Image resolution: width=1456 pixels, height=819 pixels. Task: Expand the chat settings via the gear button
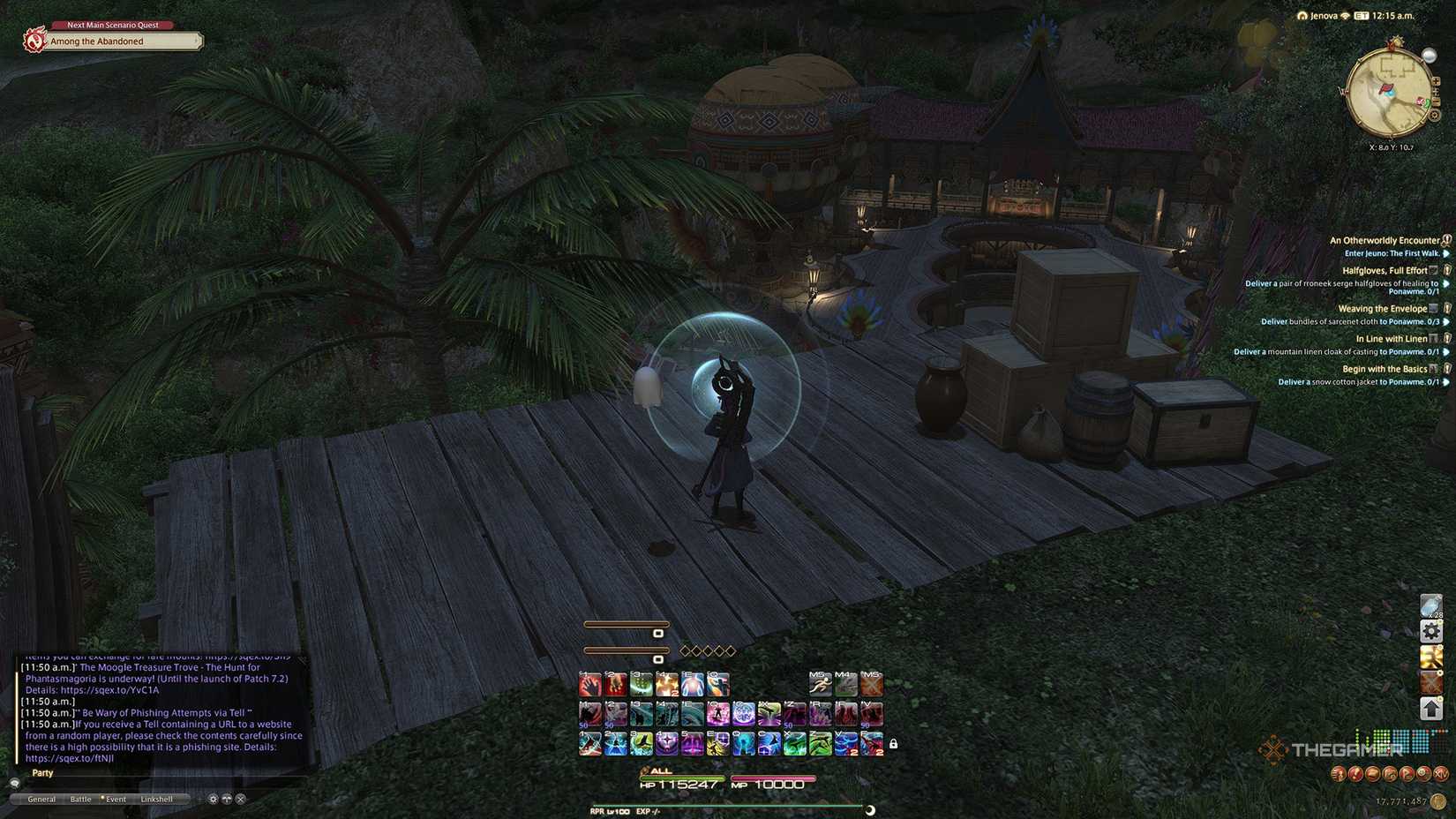pos(213,799)
